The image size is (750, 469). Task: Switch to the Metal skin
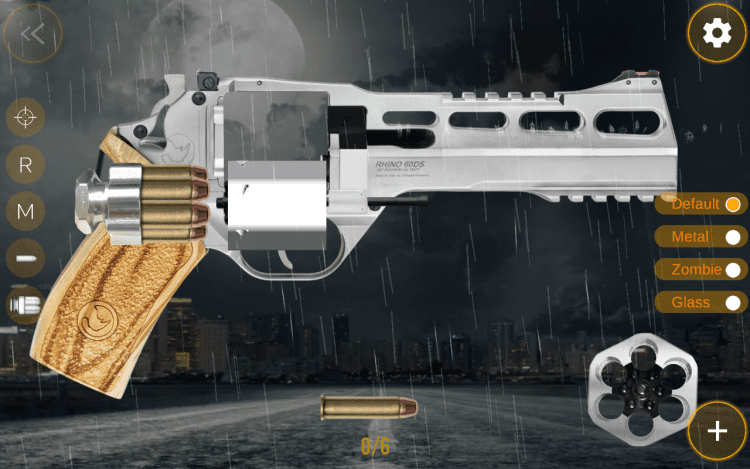coord(703,237)
